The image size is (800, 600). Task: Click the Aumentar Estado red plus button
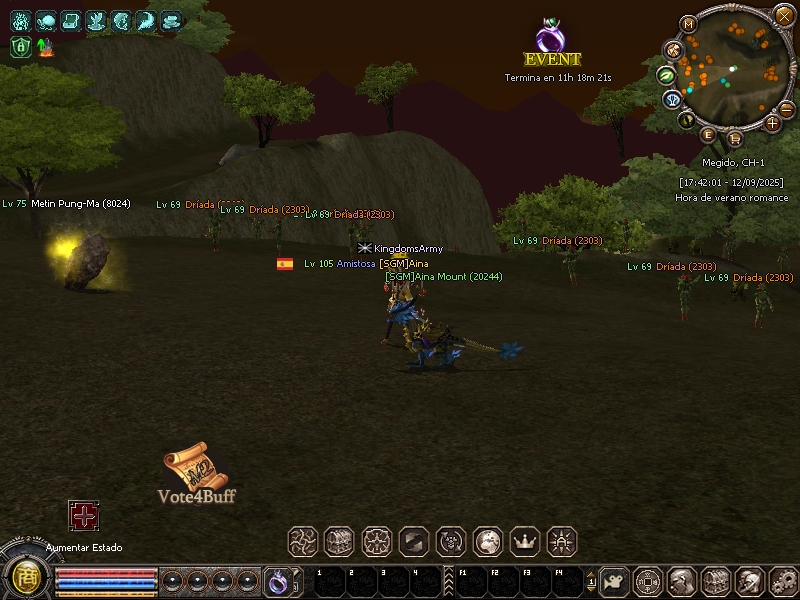pos(83,516)
